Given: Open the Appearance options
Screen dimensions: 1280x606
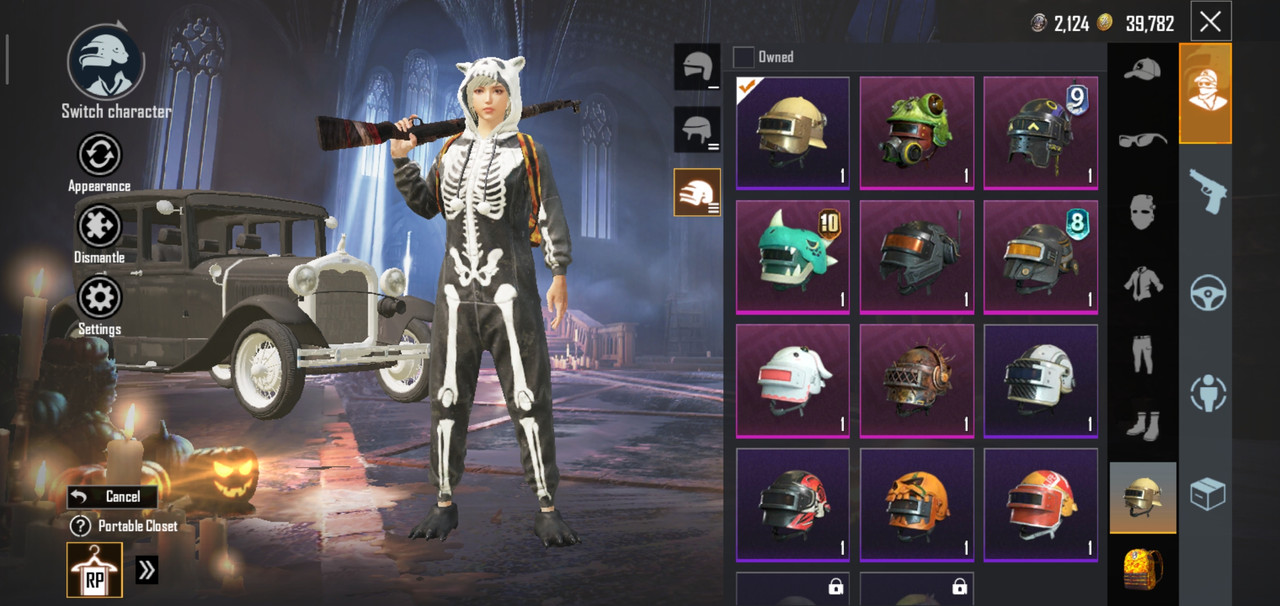Looking at the screenshot, I should [x=99, y=156].
